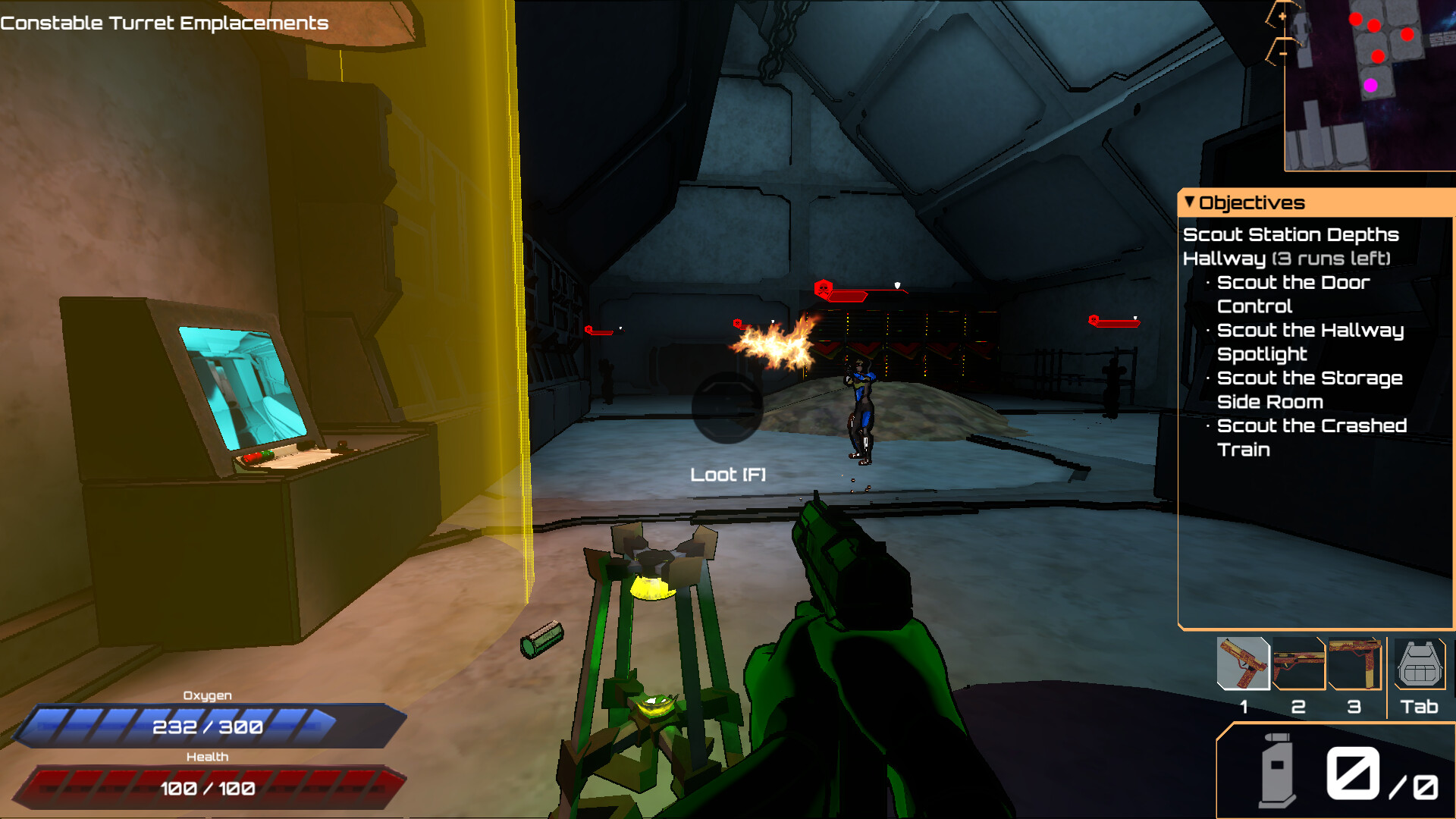Click the magenta player marker on minimap
The height and width of the screenshot is (819, 1456).
coord(1370,86)
